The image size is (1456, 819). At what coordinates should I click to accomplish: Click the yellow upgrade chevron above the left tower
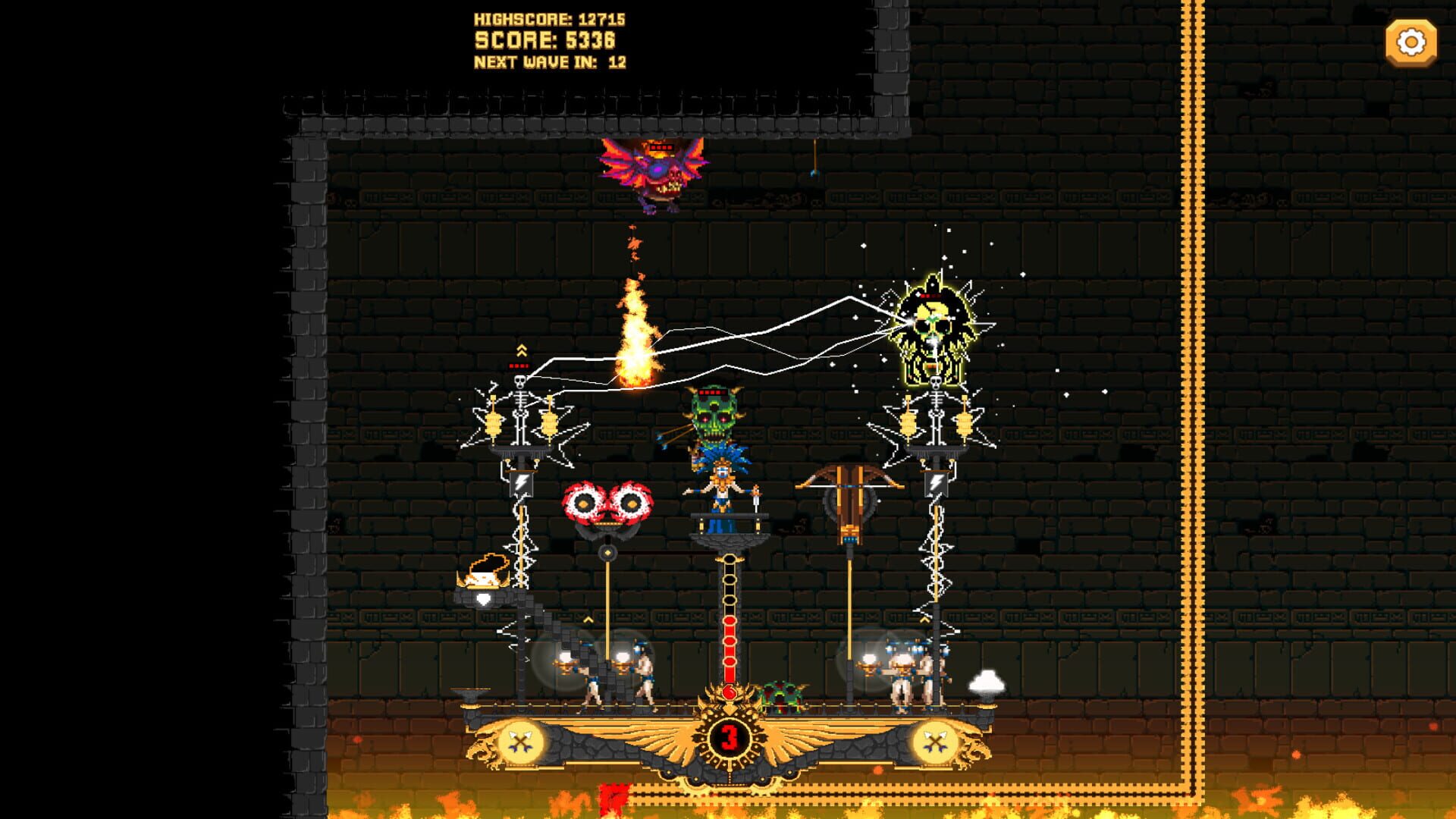[520, 351]
